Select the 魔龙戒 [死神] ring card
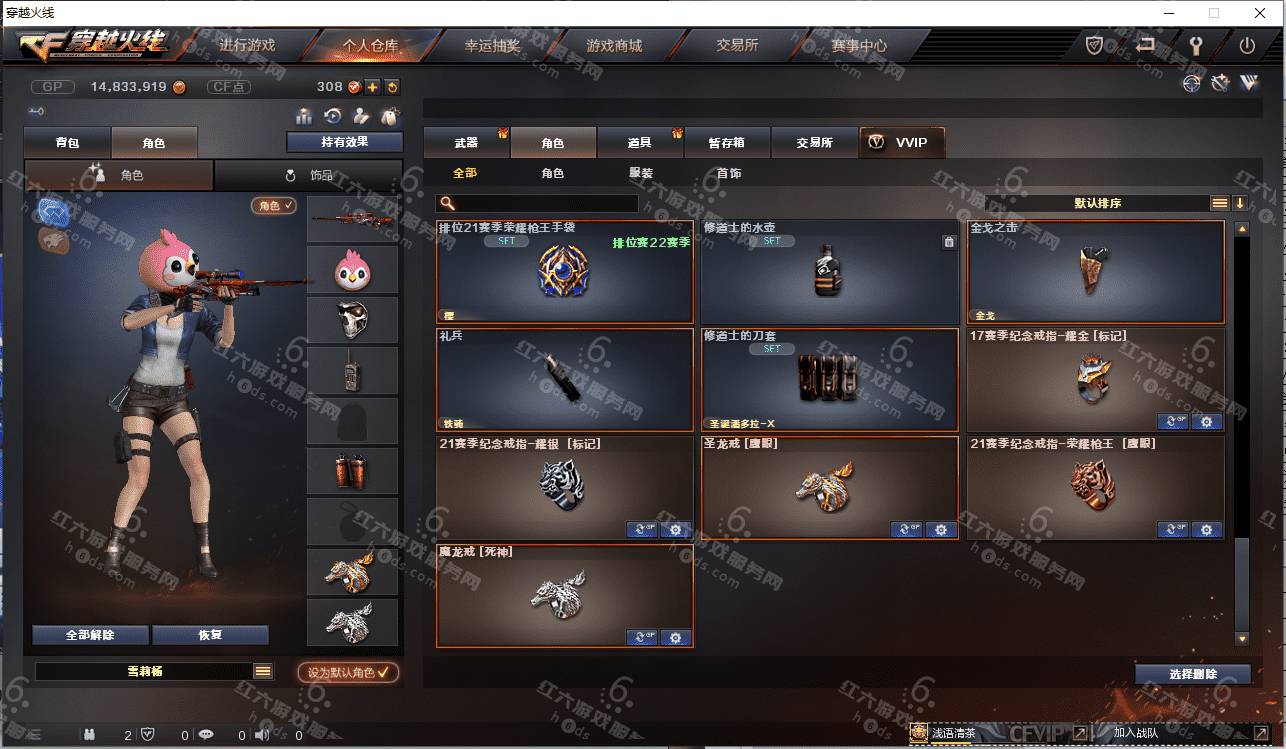1286x749 pixels. pyautogui.click(x=564, y=596)
